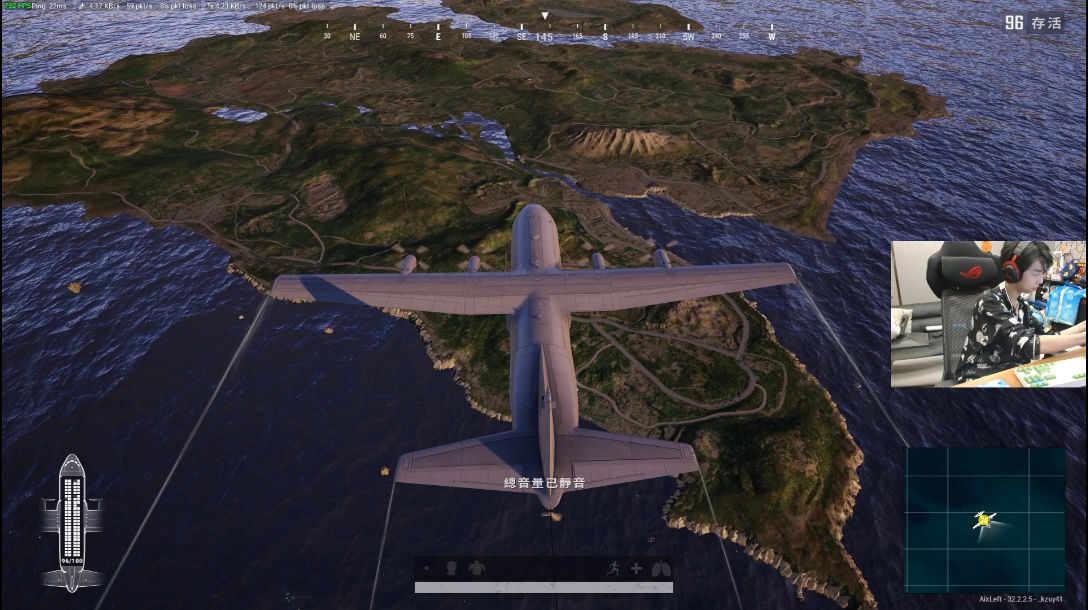1088x610 pixels.
Task: Click the plane seating diagram icon
Action: point(71,521)
